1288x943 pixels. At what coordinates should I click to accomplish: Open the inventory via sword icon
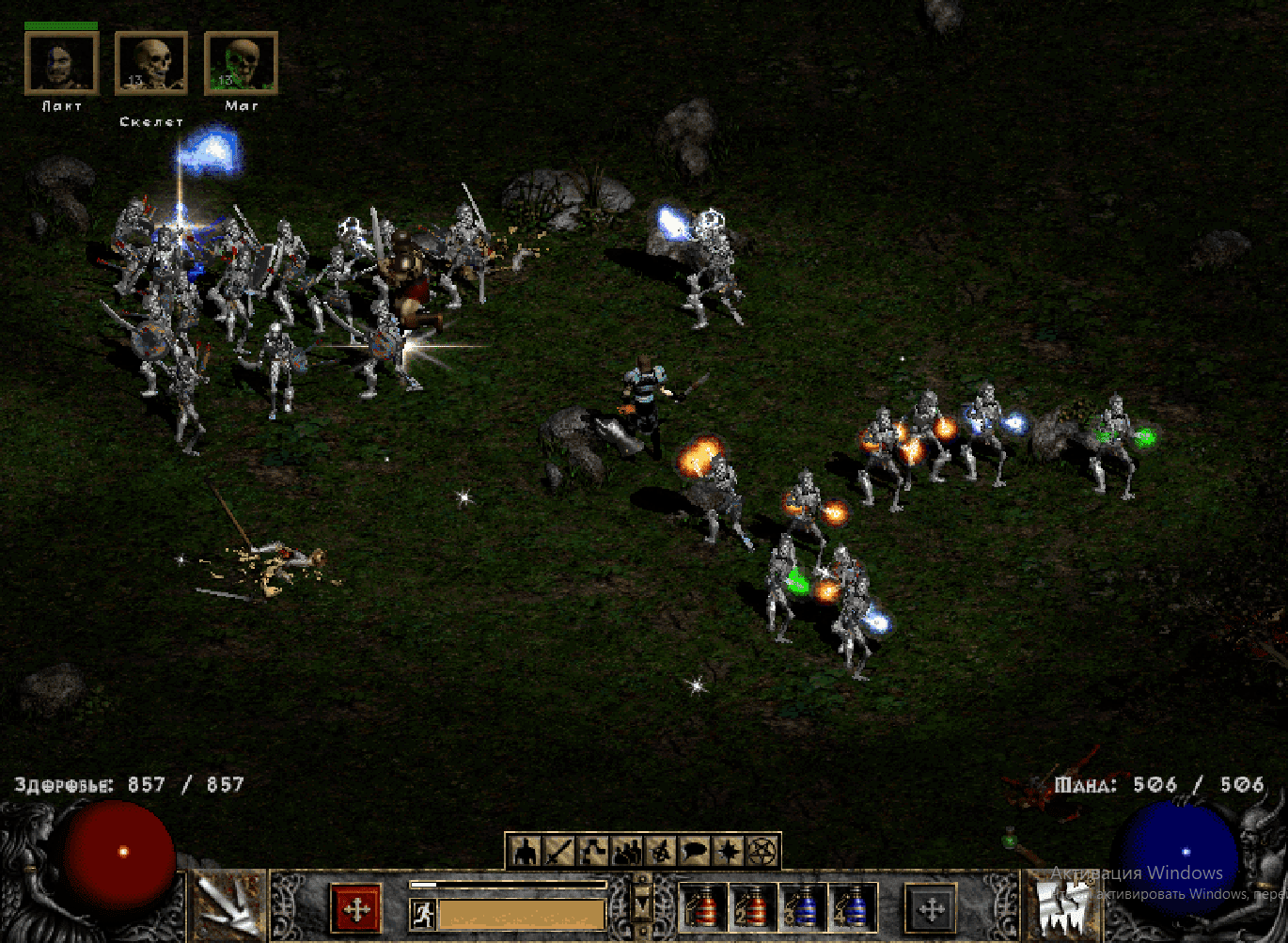[559, 852]
